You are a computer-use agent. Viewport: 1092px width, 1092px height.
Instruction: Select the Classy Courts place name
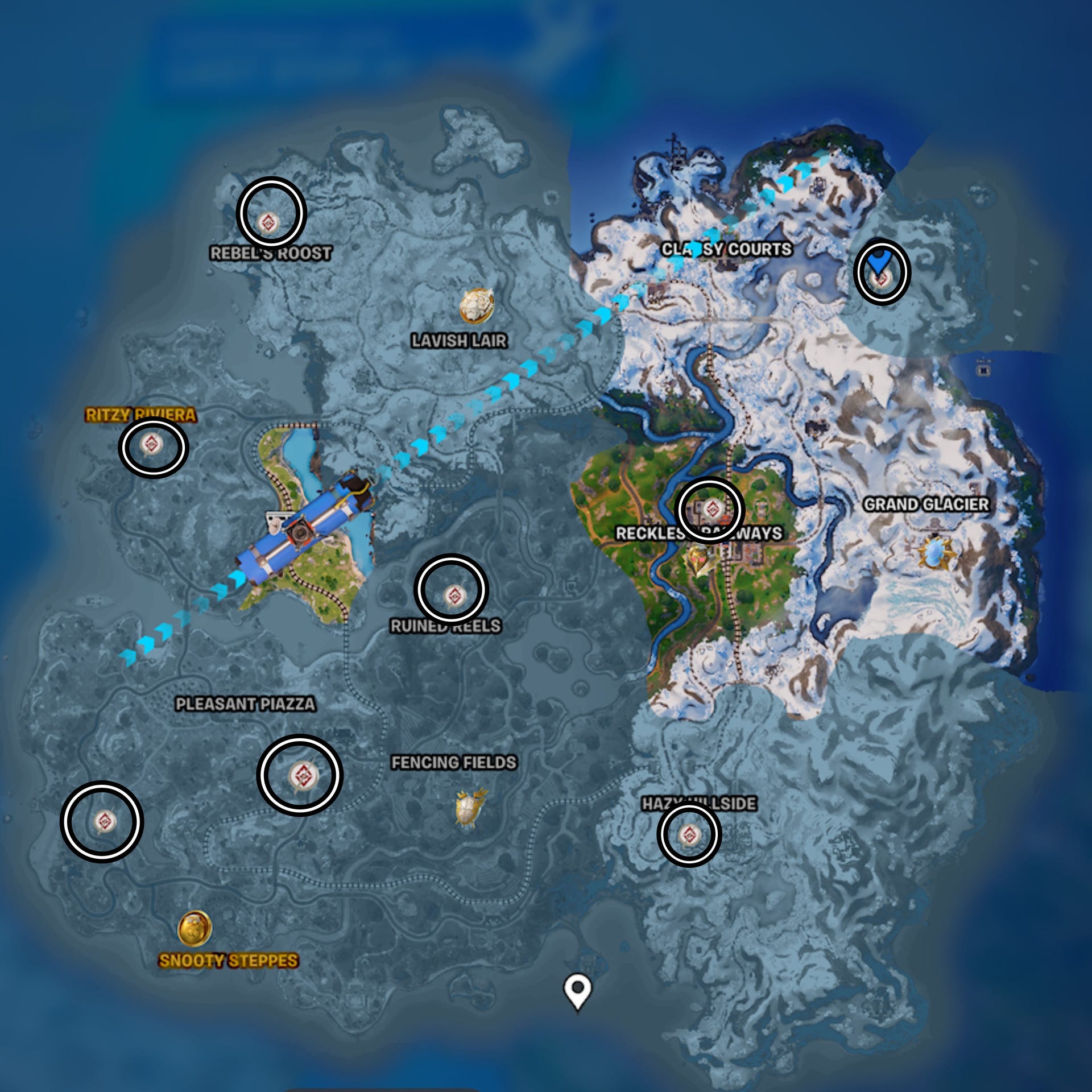tap(727, 249)
